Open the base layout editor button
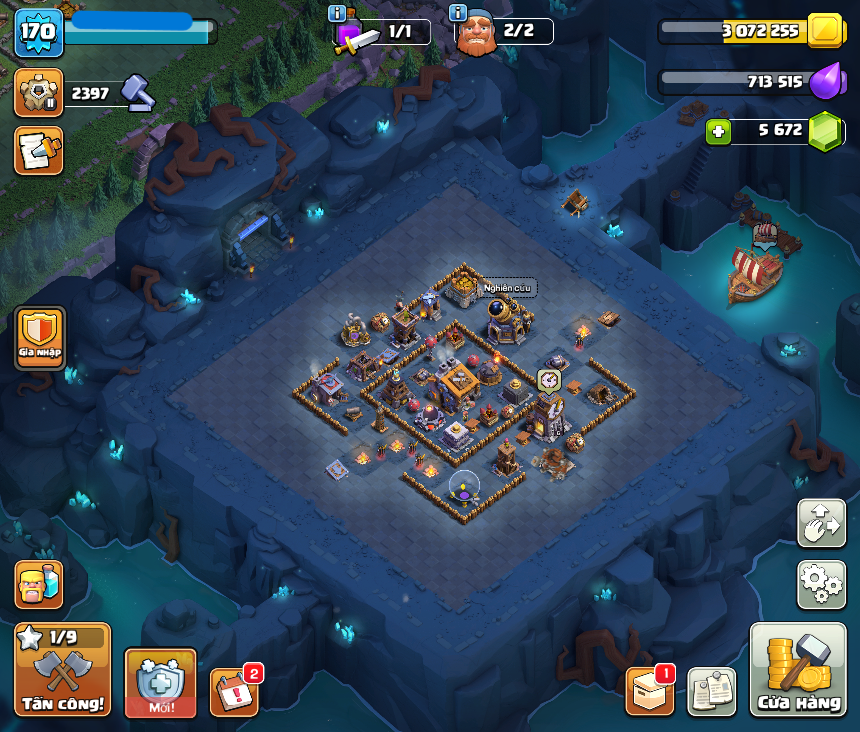Image resolution: width=860 pixels, height=732 pixels. (821, 522)
